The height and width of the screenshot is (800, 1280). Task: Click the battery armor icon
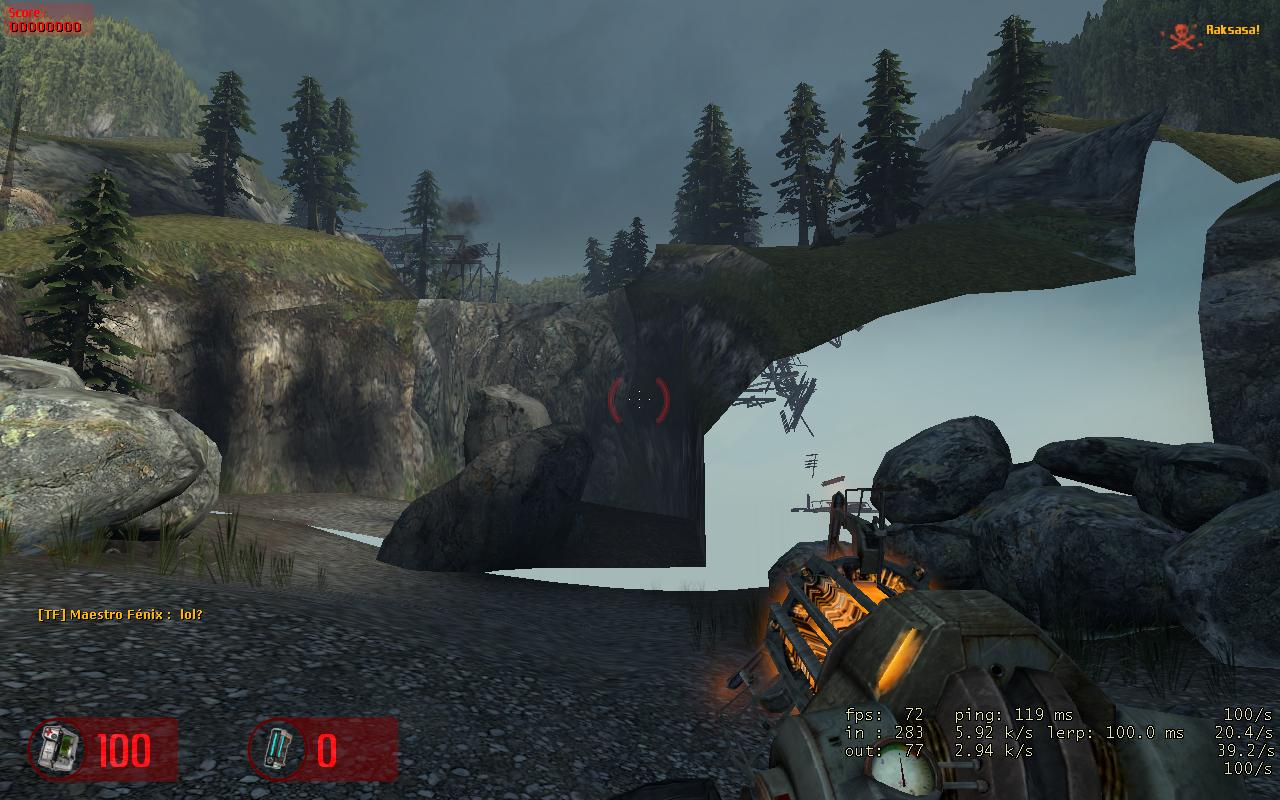coord(277,749)
